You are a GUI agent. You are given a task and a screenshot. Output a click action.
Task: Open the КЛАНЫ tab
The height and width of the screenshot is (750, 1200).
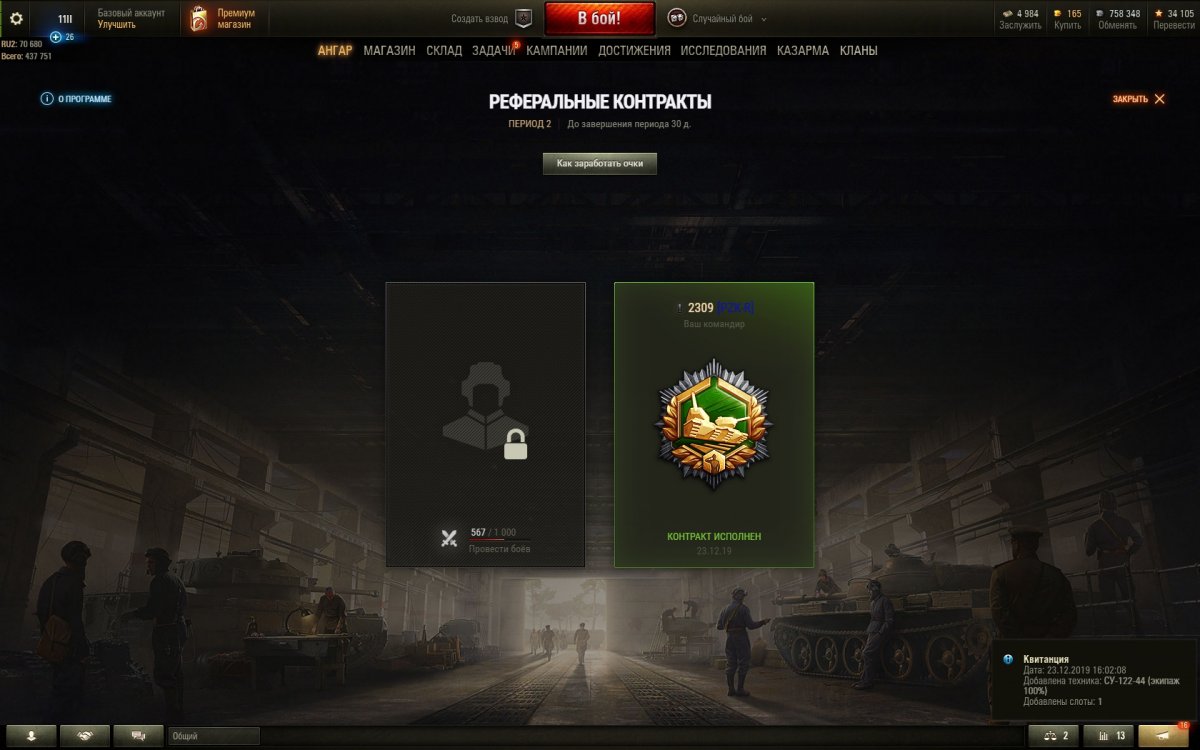click(858, 50)
